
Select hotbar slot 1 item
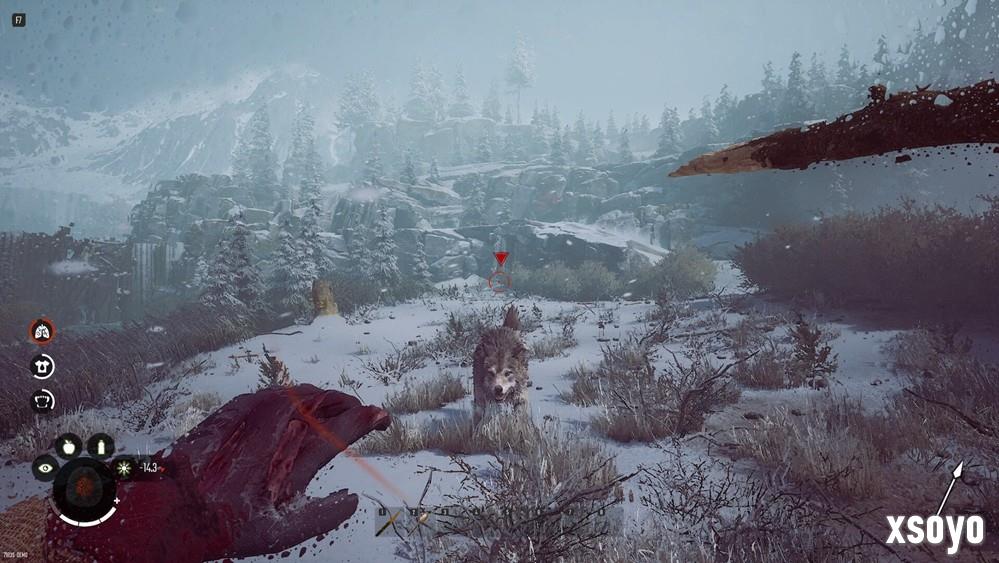coord(387,521)
